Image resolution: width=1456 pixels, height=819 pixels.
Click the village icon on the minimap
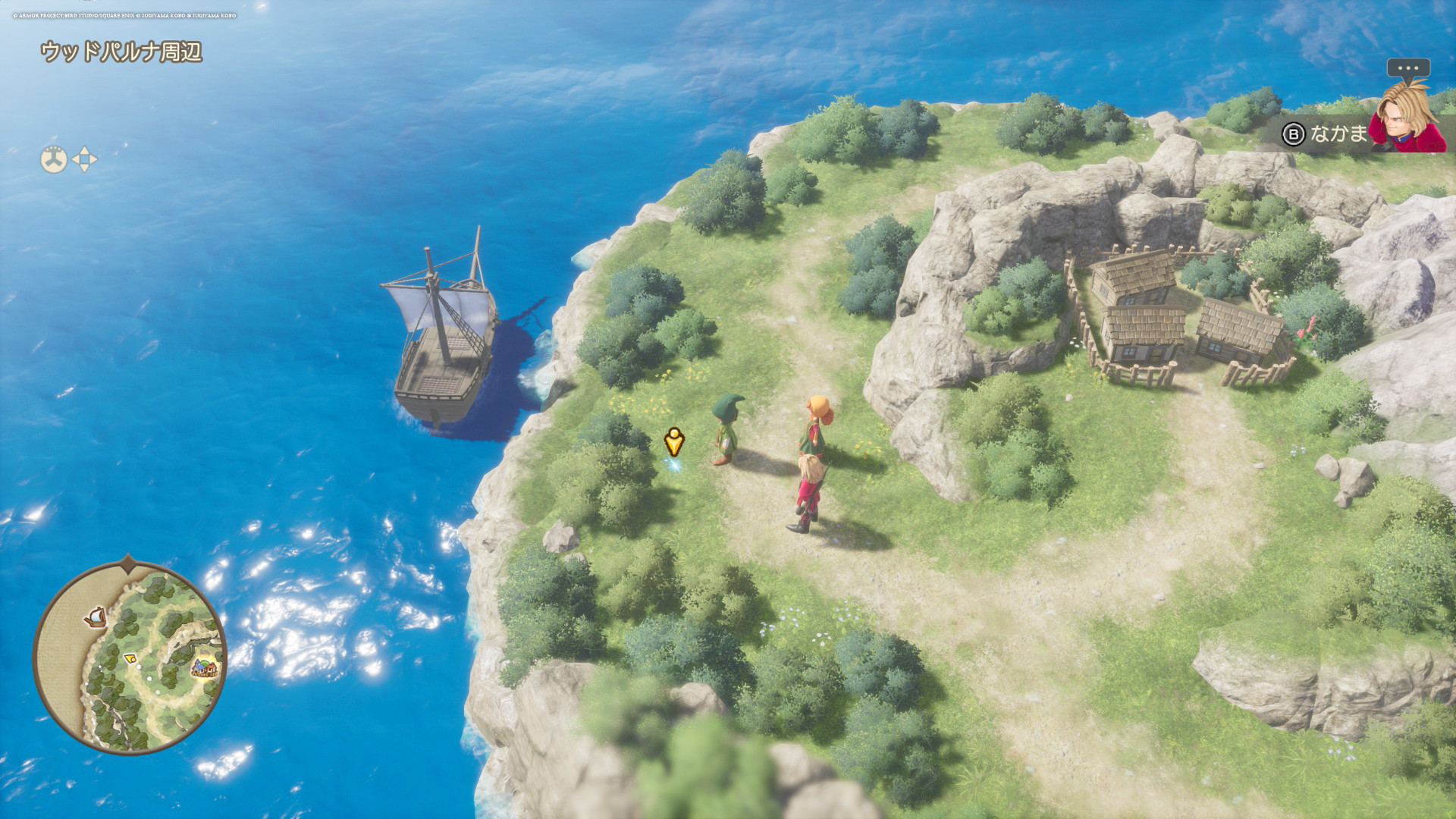(204, 667)
